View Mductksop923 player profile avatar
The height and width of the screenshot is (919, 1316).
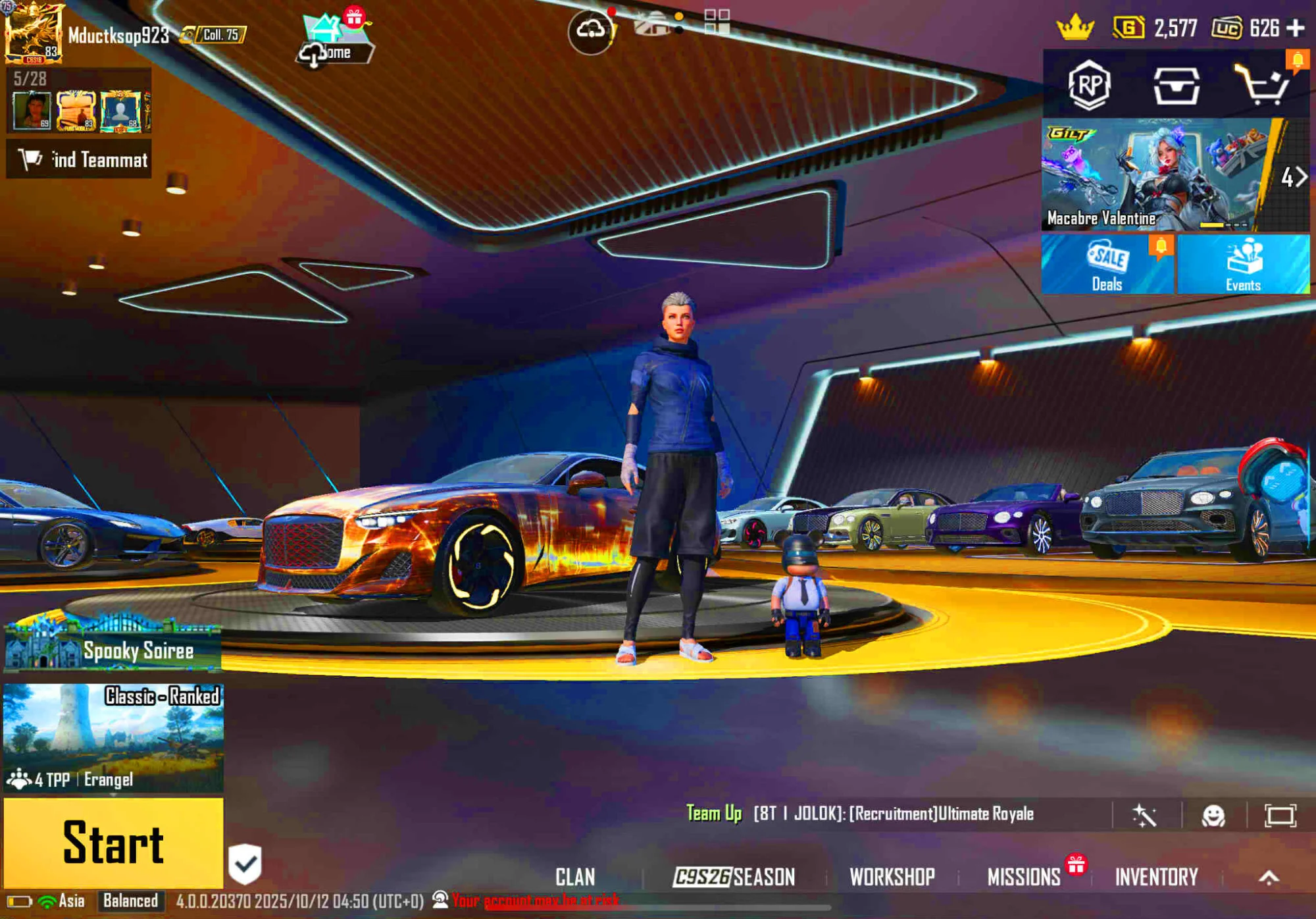click(33, 33)
